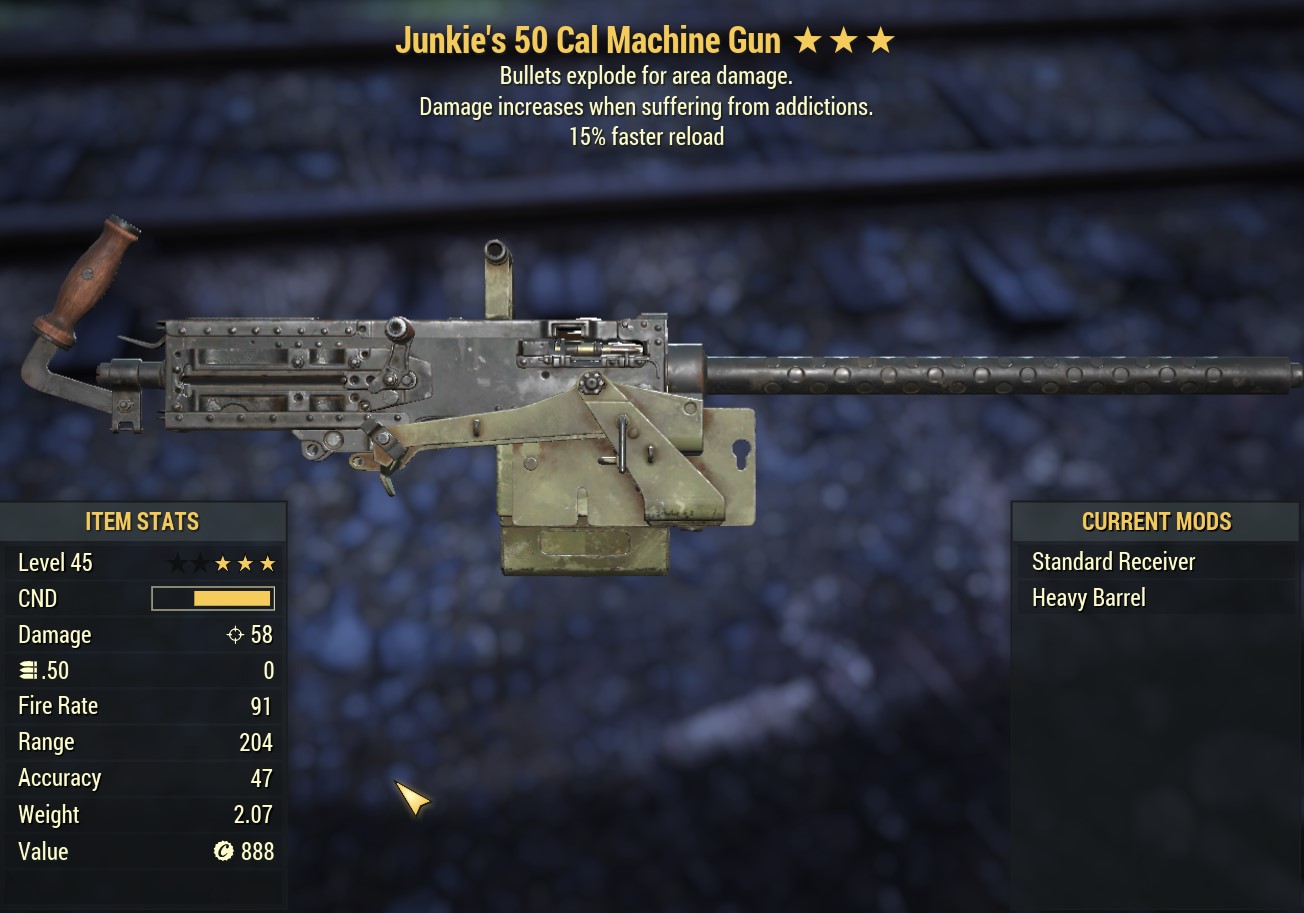
Task: Select the Standard Receiver mod entry
Action: click(1114, 561)
